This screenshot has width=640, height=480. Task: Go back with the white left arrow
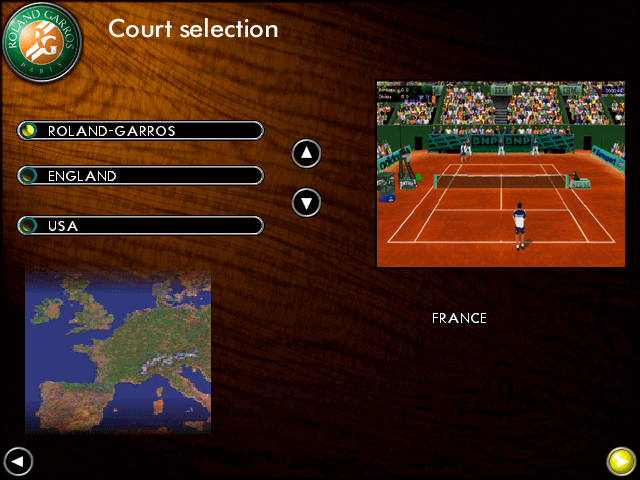(x=18, y=461)
